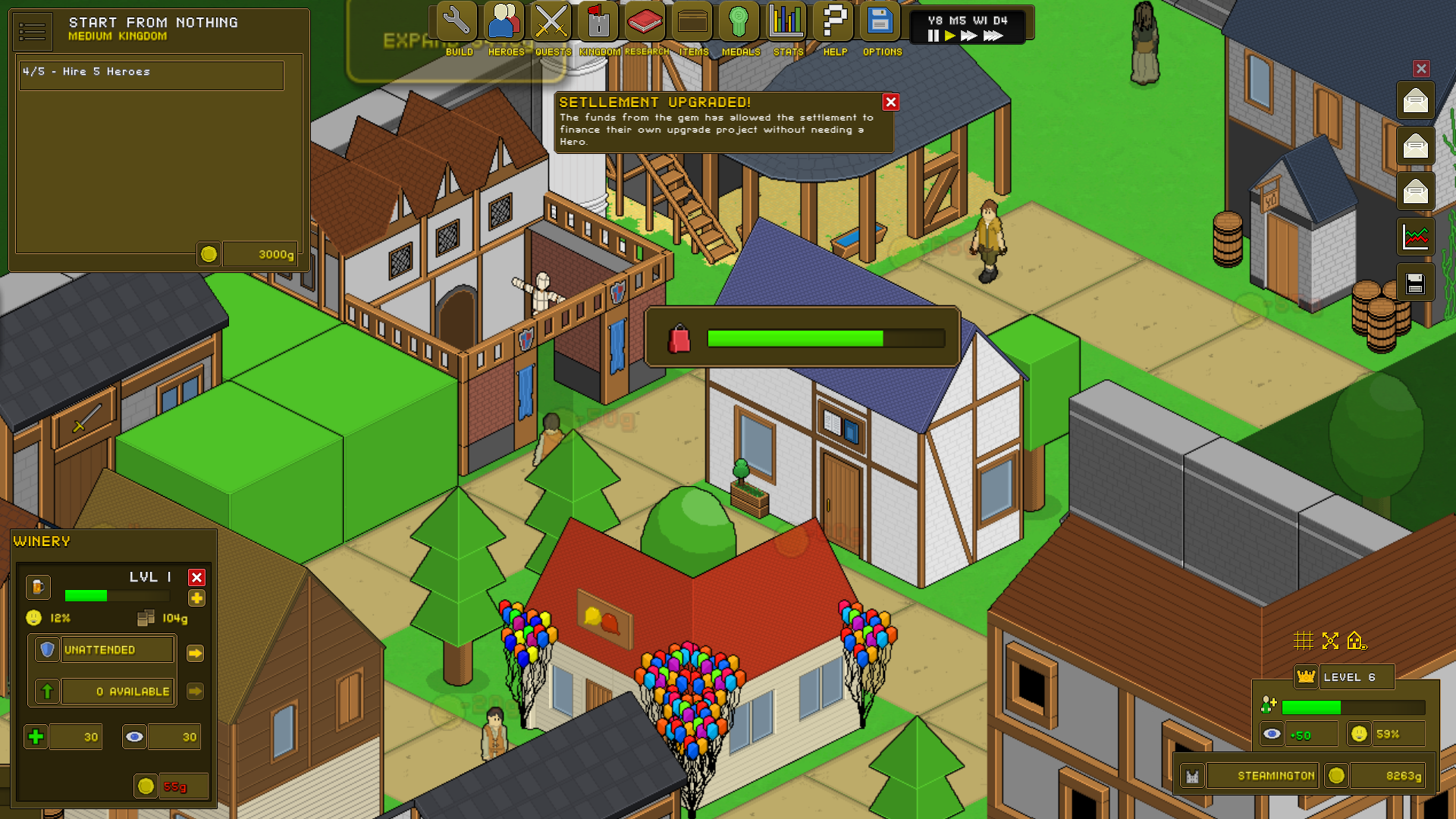The height and width of the screenshot is (819, 1456).
Task: Open the Quests menu
Action: pyautogui.click(x=551, y=23)
